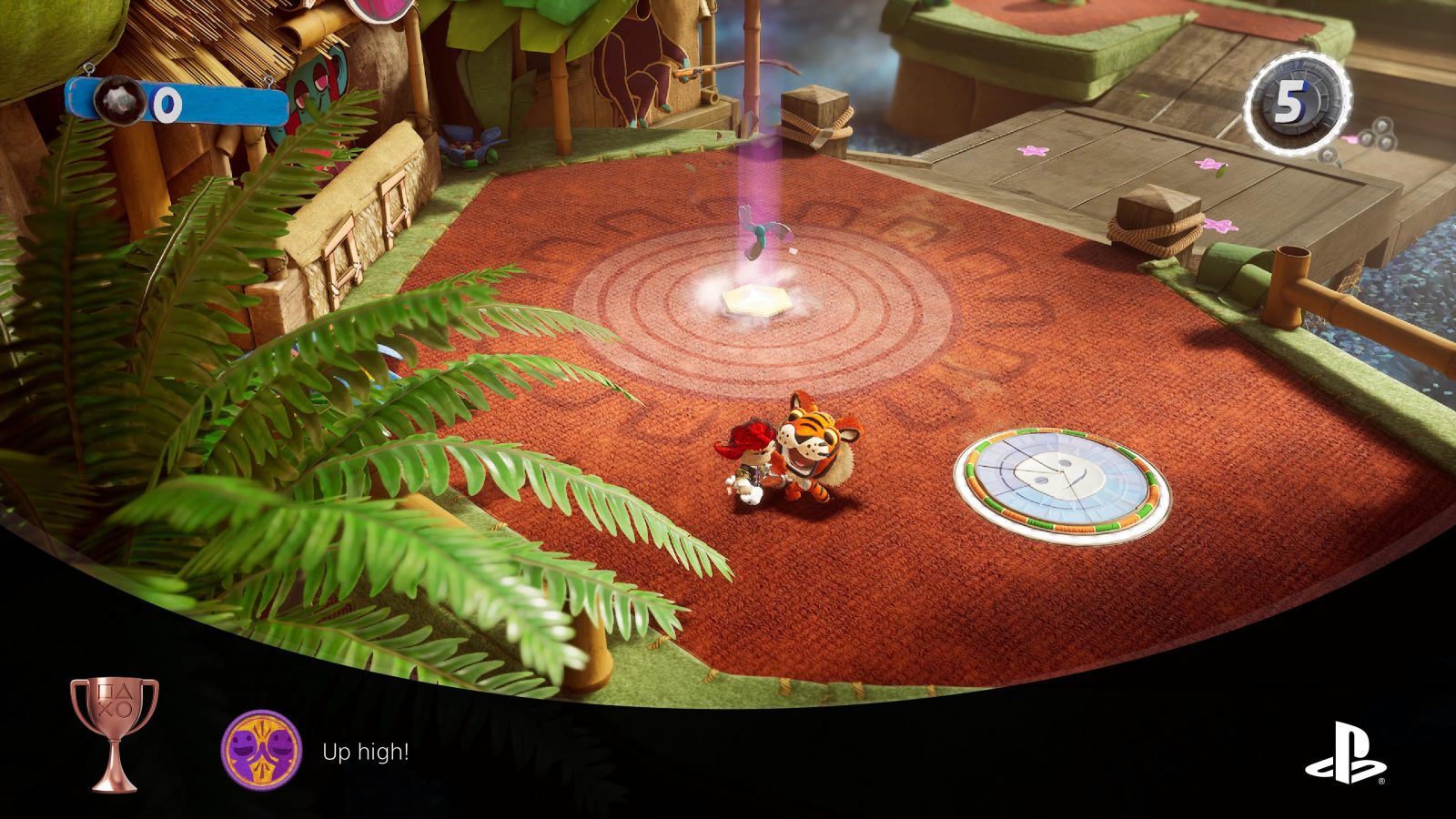Open the purple trophy badge thumbnail
1456x819 pixels.
coord(261,749)
